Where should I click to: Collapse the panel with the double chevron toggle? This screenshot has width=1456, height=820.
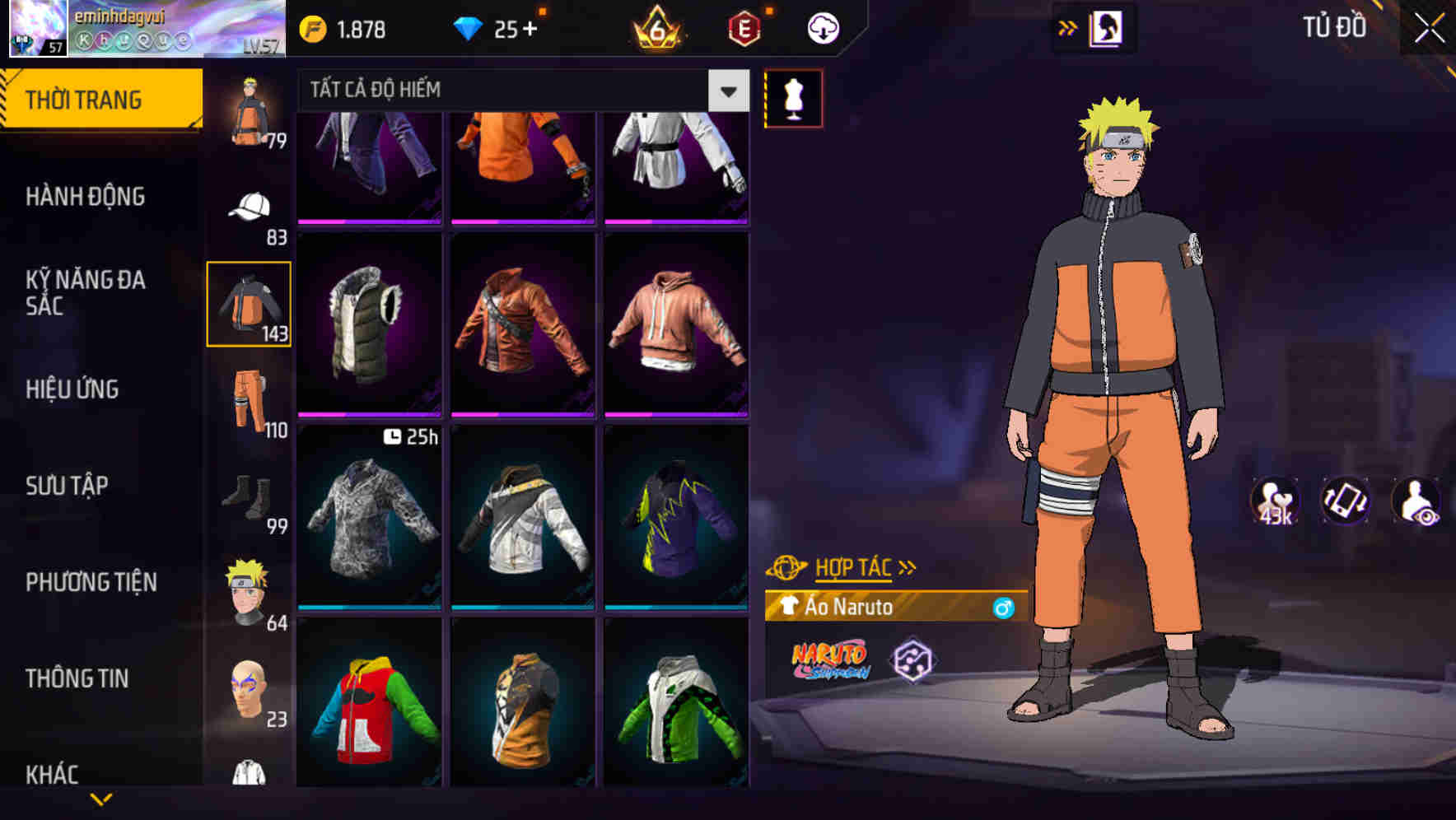(1068, 27)
